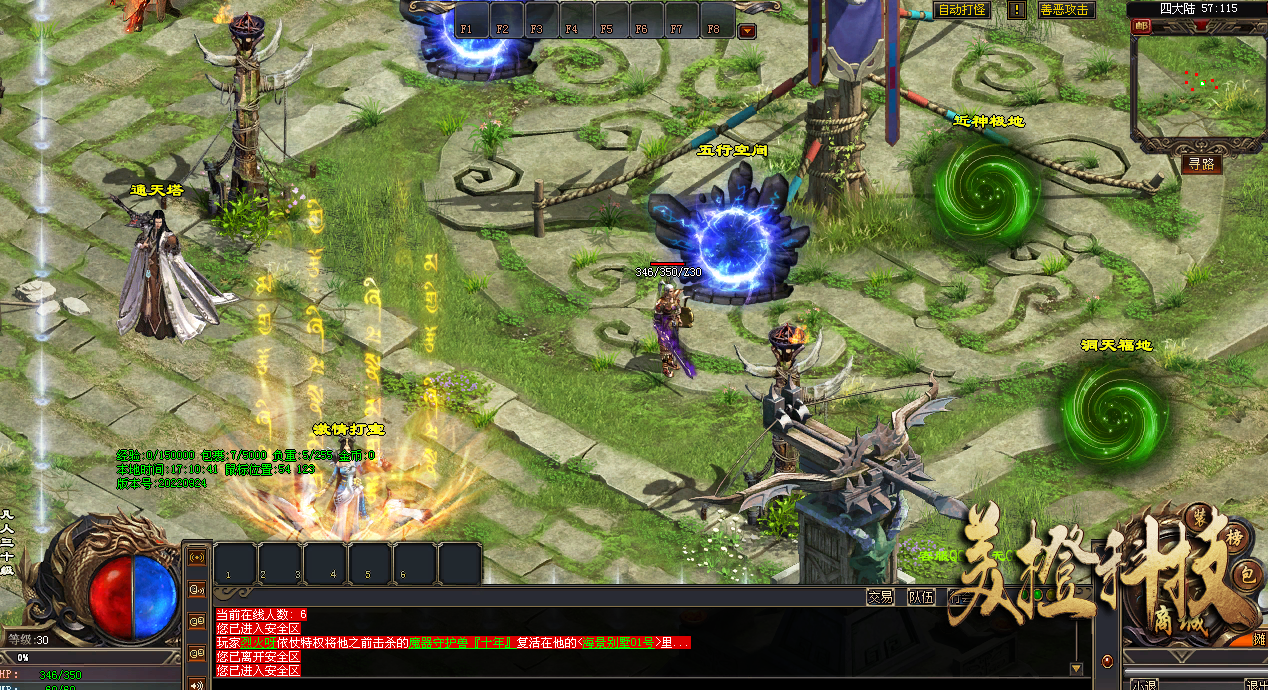
Task: Toggle the speaker sound icon beside chat
Action: pos(196,684)
